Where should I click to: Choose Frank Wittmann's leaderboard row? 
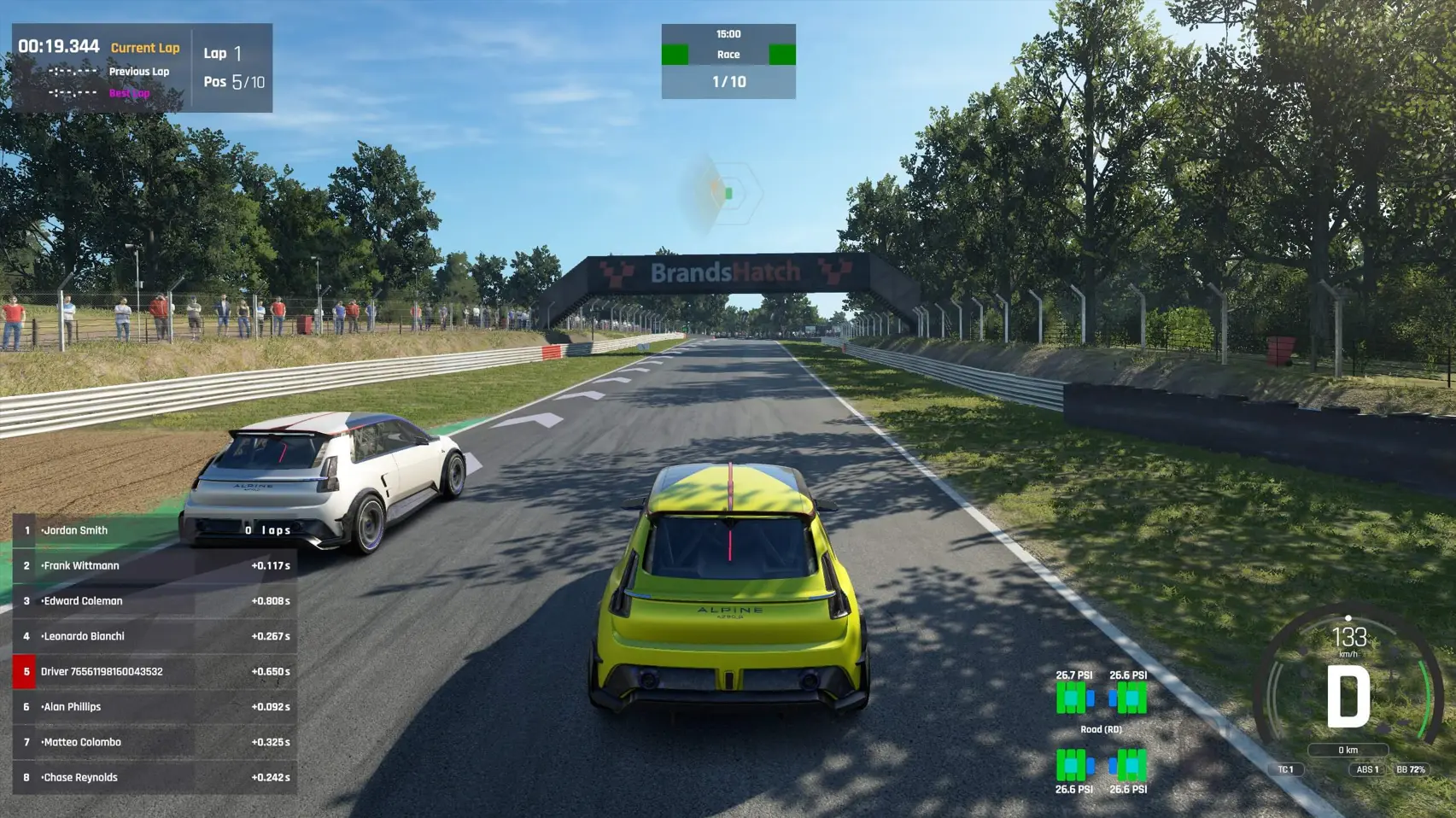pyautogui.click(x=154, y=565)
